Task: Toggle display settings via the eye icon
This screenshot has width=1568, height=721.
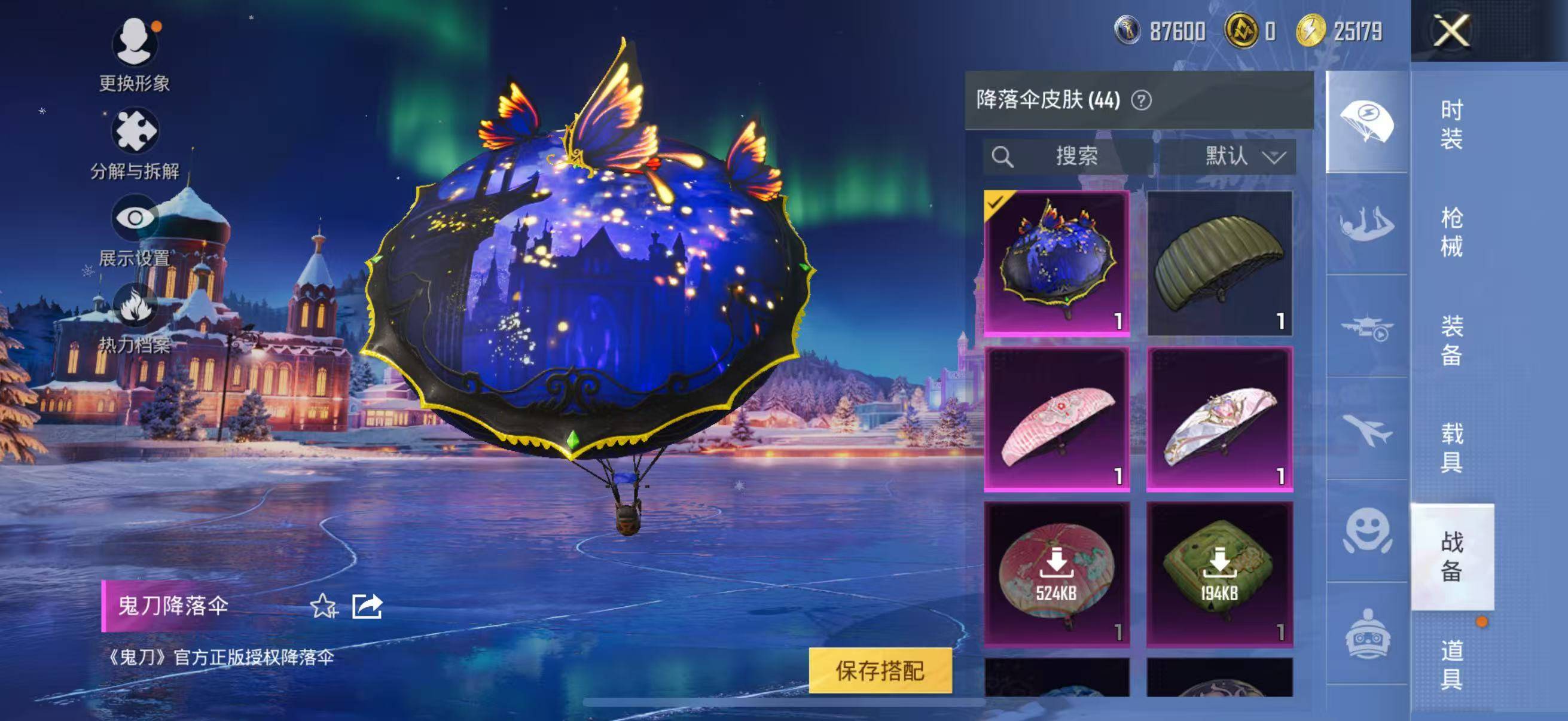Action: click(135, 216)
